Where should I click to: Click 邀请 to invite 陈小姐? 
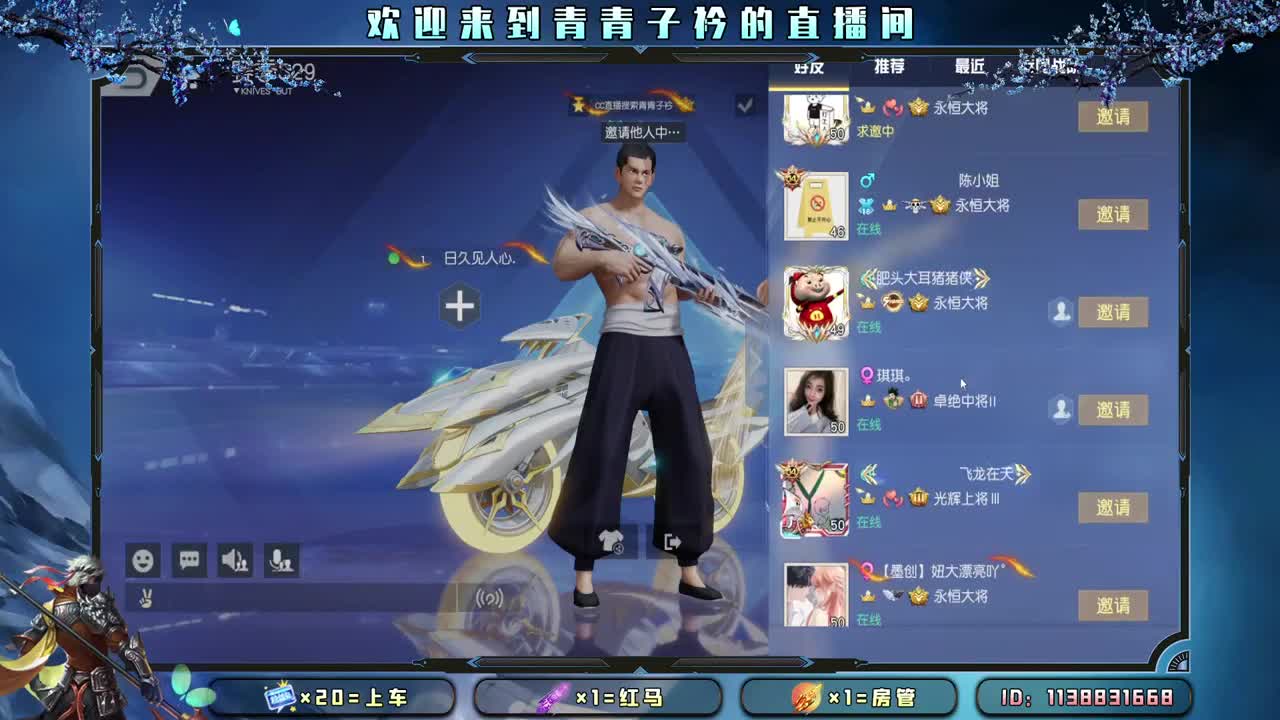(x=1113, y=214)
